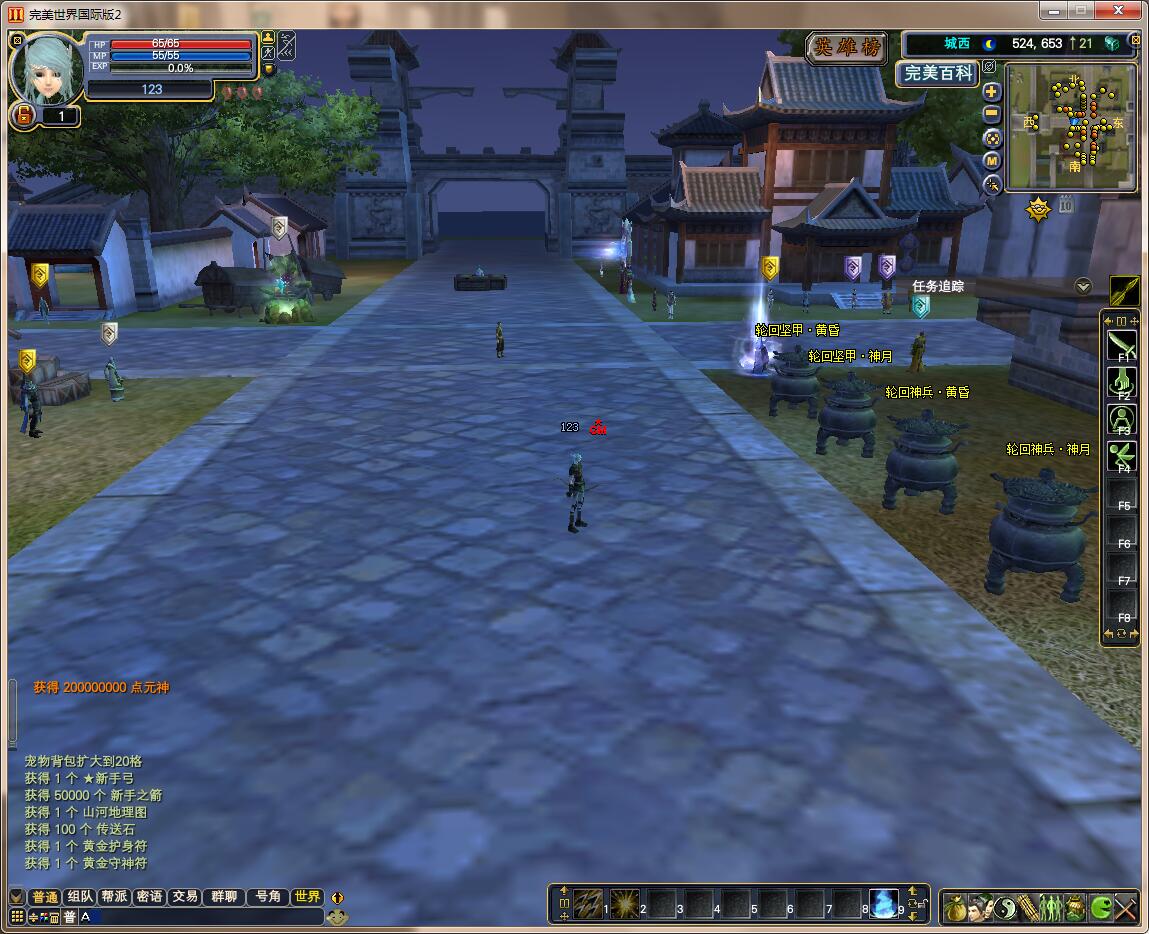Open the world map with the M button
The width and height of the screenshot is (1149, 934).
coord(991,161)
